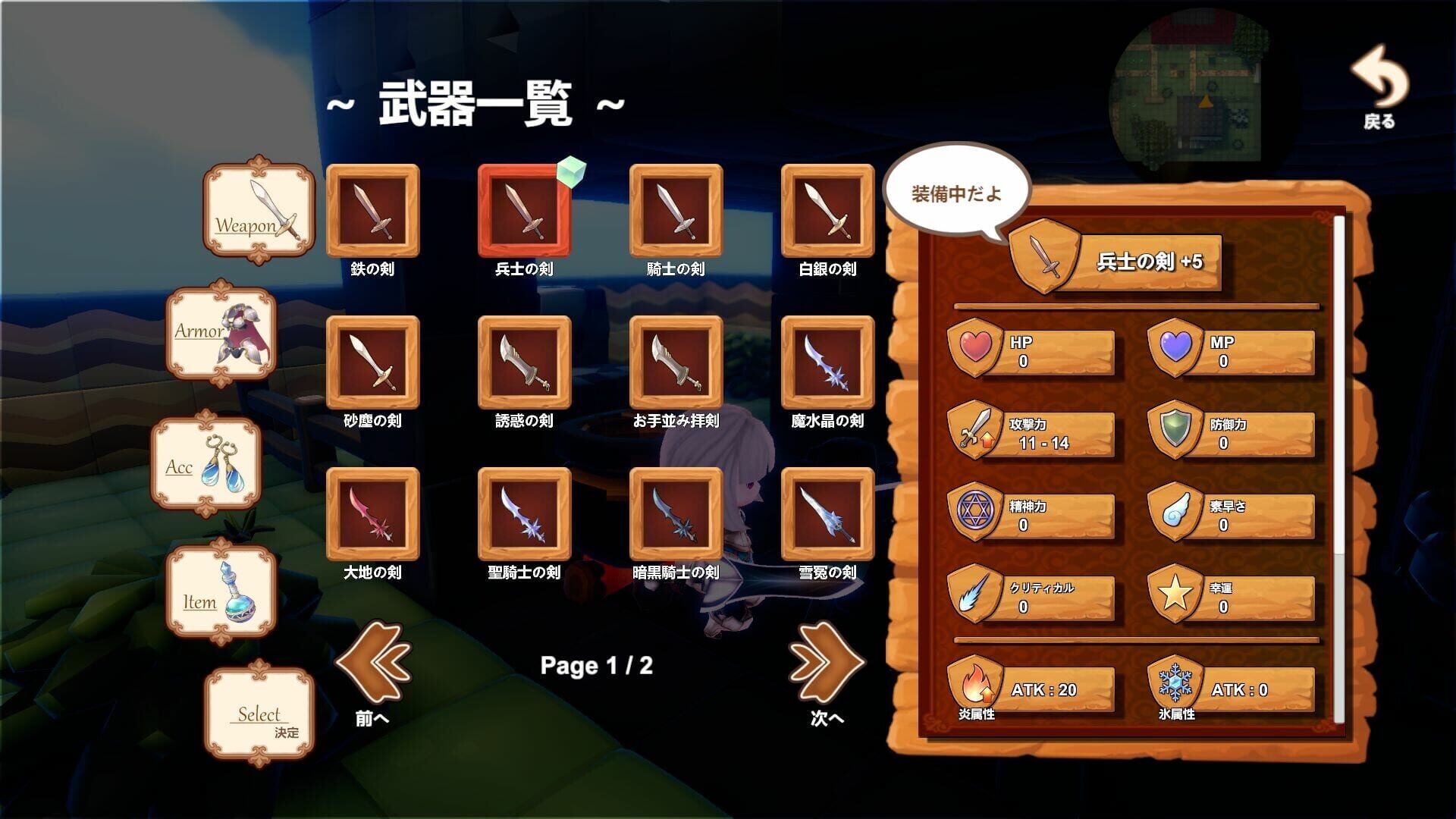1456x819 pixels.
Task: Toggle the Weapon category selection
Action: [x=258, y=210]
